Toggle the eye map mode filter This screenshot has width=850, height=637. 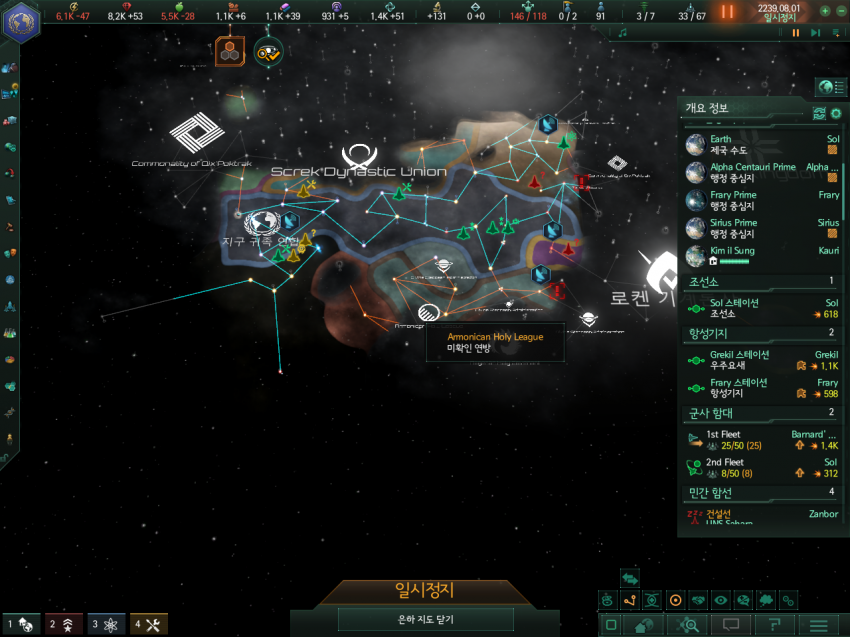point(720,600)
